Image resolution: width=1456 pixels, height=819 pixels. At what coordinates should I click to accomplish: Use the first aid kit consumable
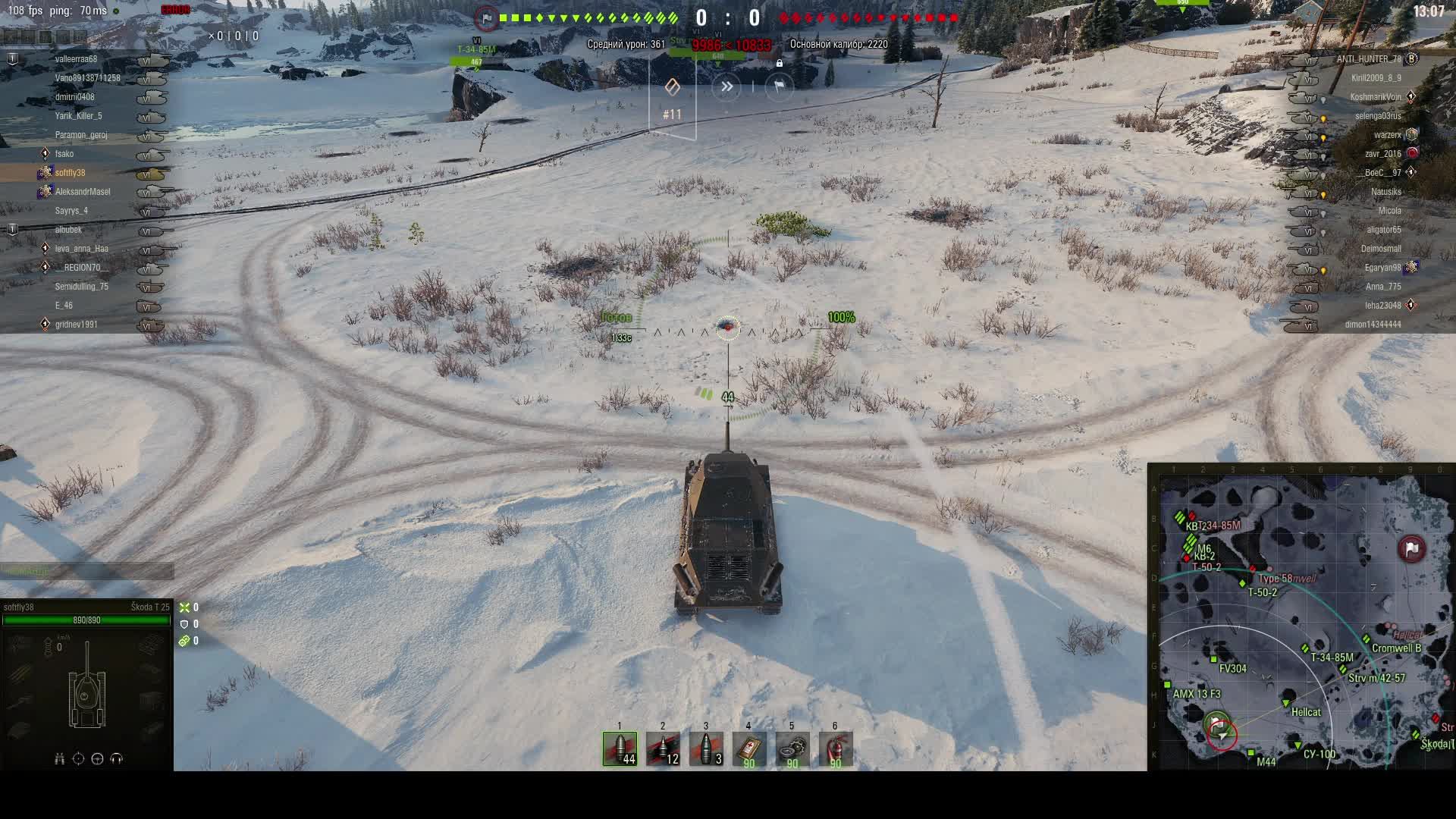(748, 748)
